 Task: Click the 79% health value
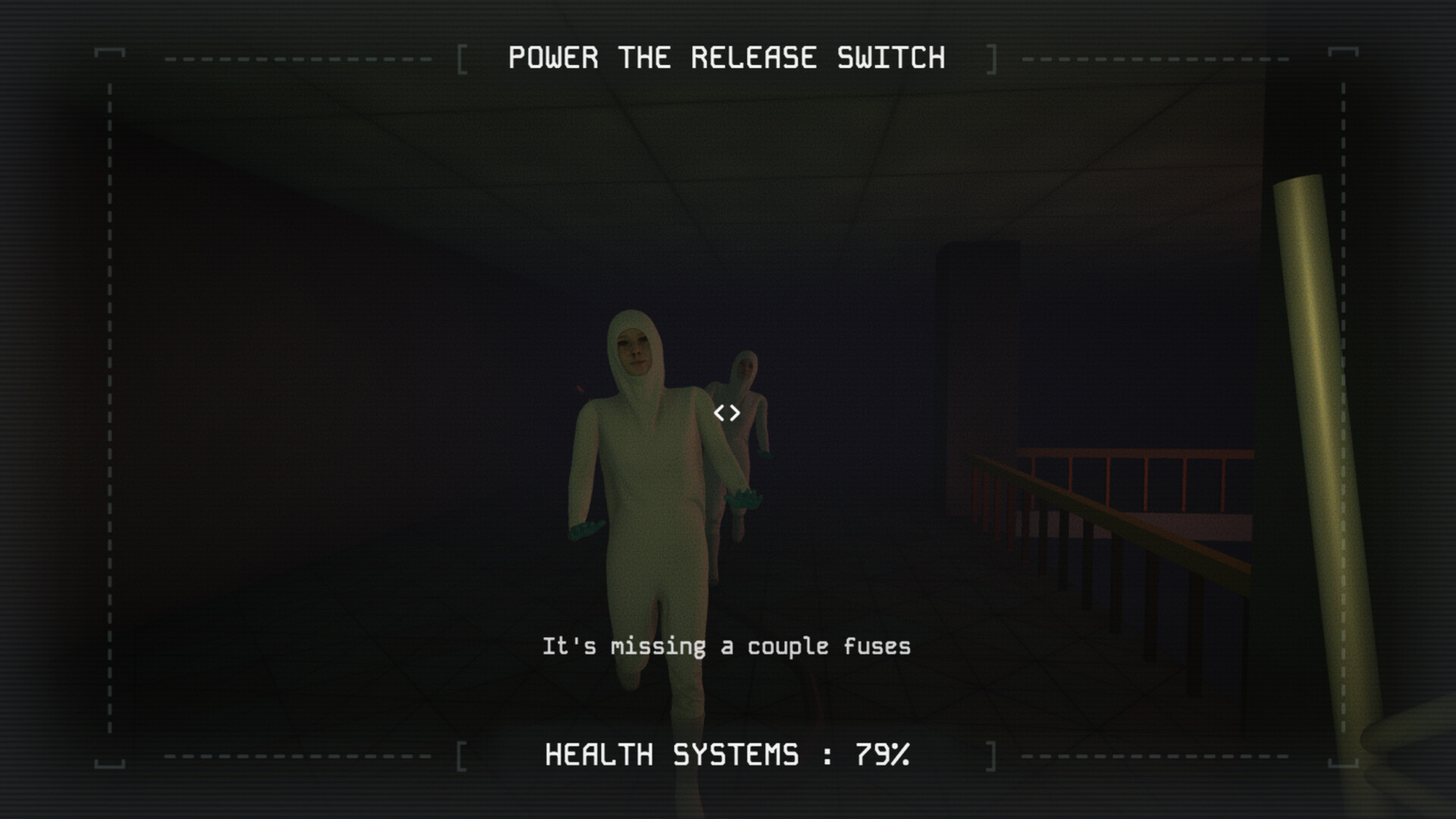point(882,755)
